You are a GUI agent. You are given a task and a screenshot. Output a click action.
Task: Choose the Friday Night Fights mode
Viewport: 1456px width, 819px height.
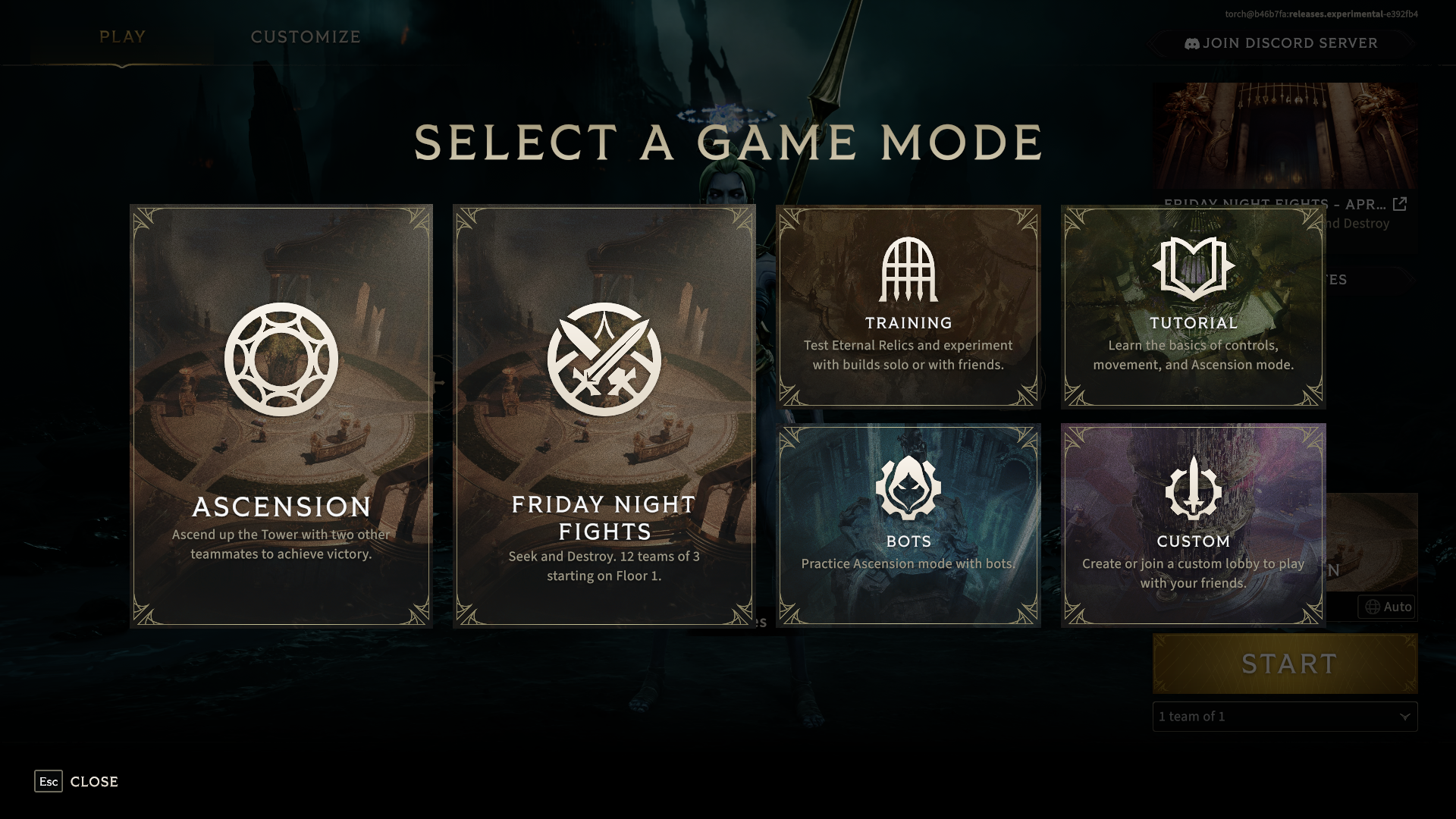click(x=604, y=416)
